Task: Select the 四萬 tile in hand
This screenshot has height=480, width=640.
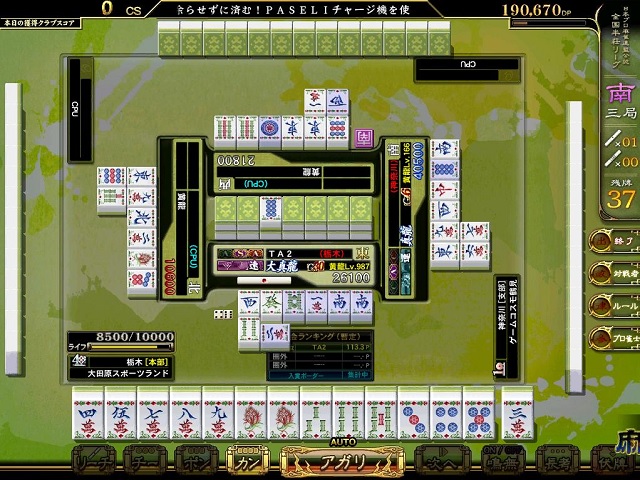Action: click(x=88, y=412)
